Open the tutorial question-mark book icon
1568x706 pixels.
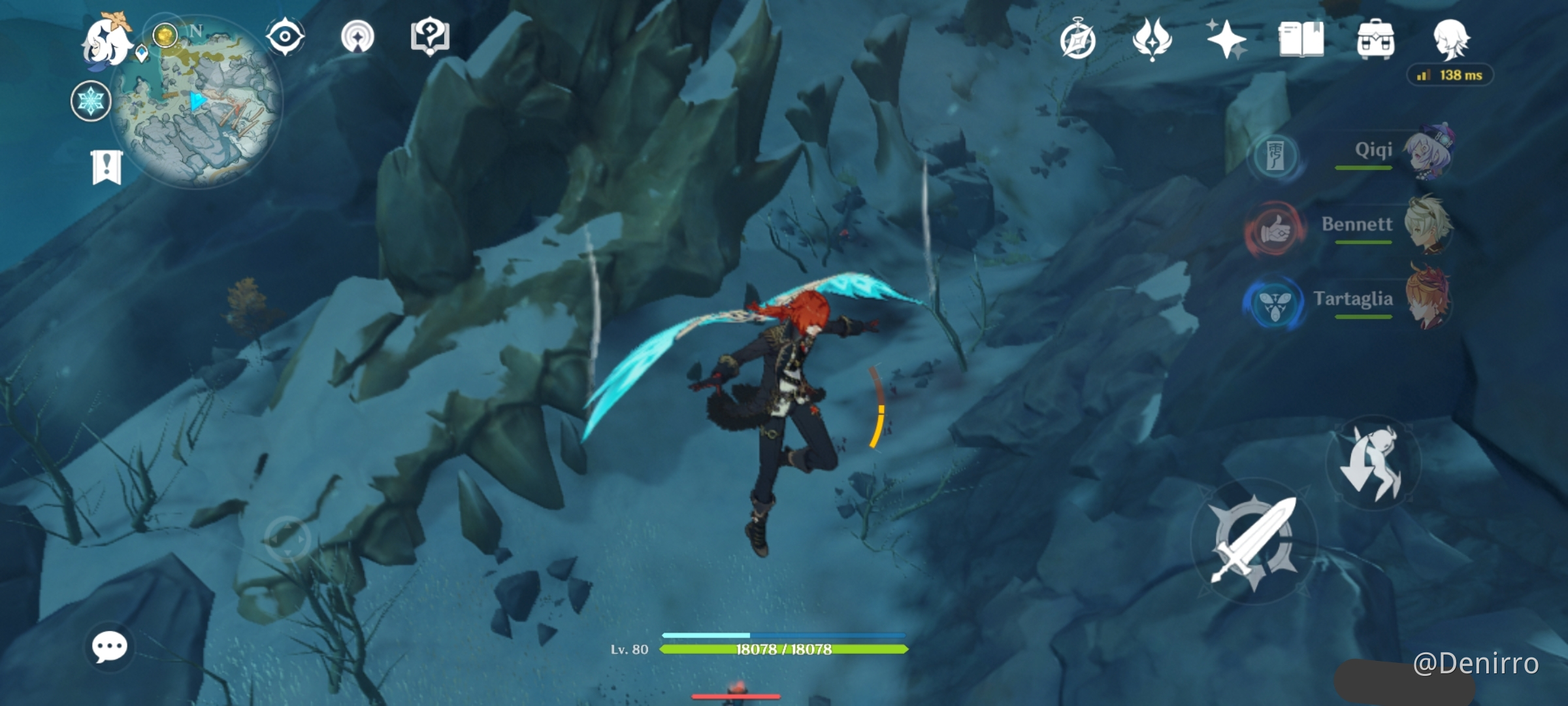429,37
